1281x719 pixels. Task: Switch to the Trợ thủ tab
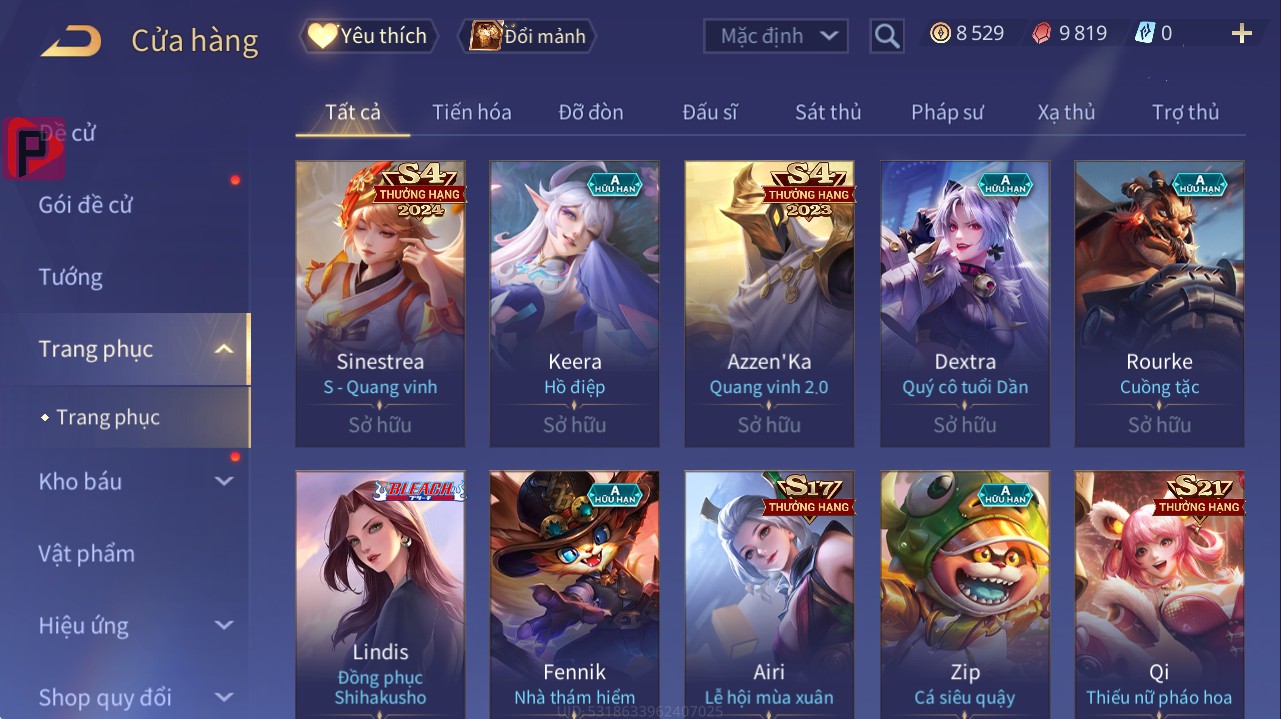[x=1185, y=112]
